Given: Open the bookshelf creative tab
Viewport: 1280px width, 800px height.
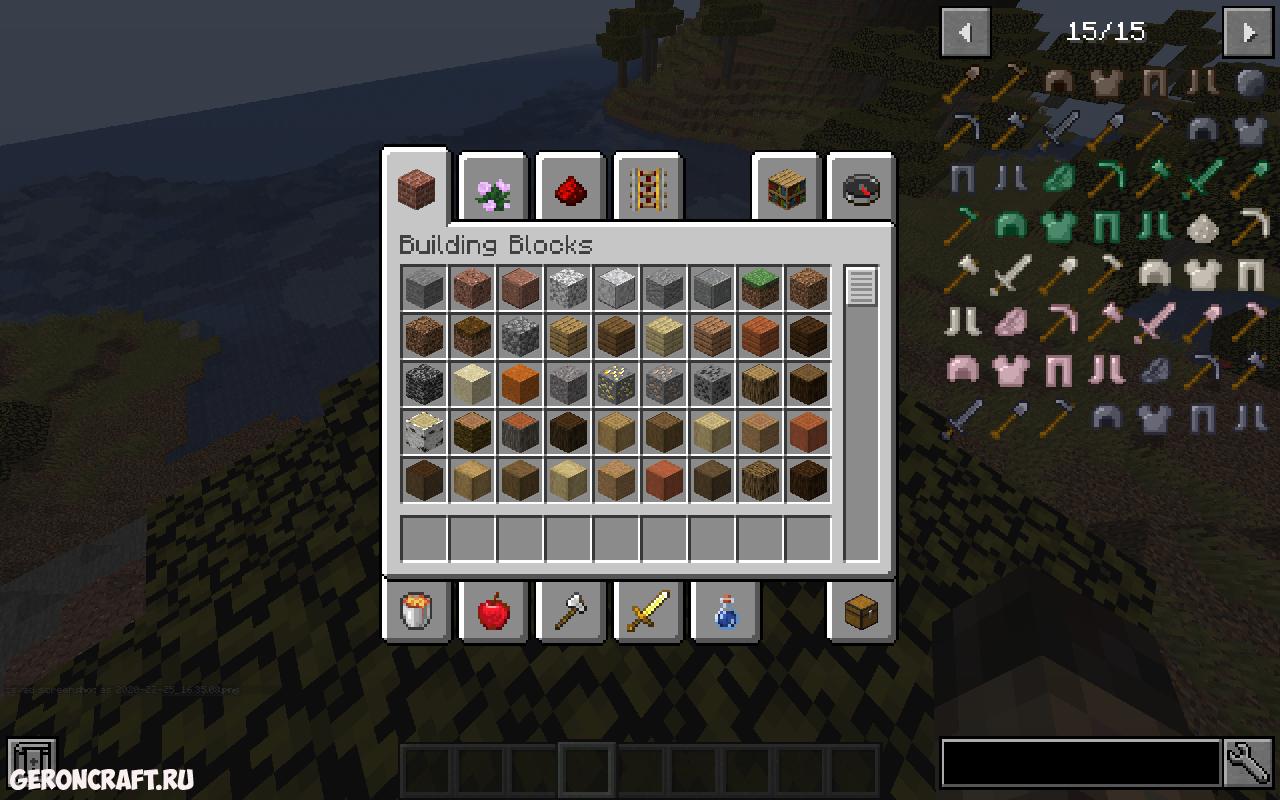Looking at the screenshot, I should click(786, 189).
